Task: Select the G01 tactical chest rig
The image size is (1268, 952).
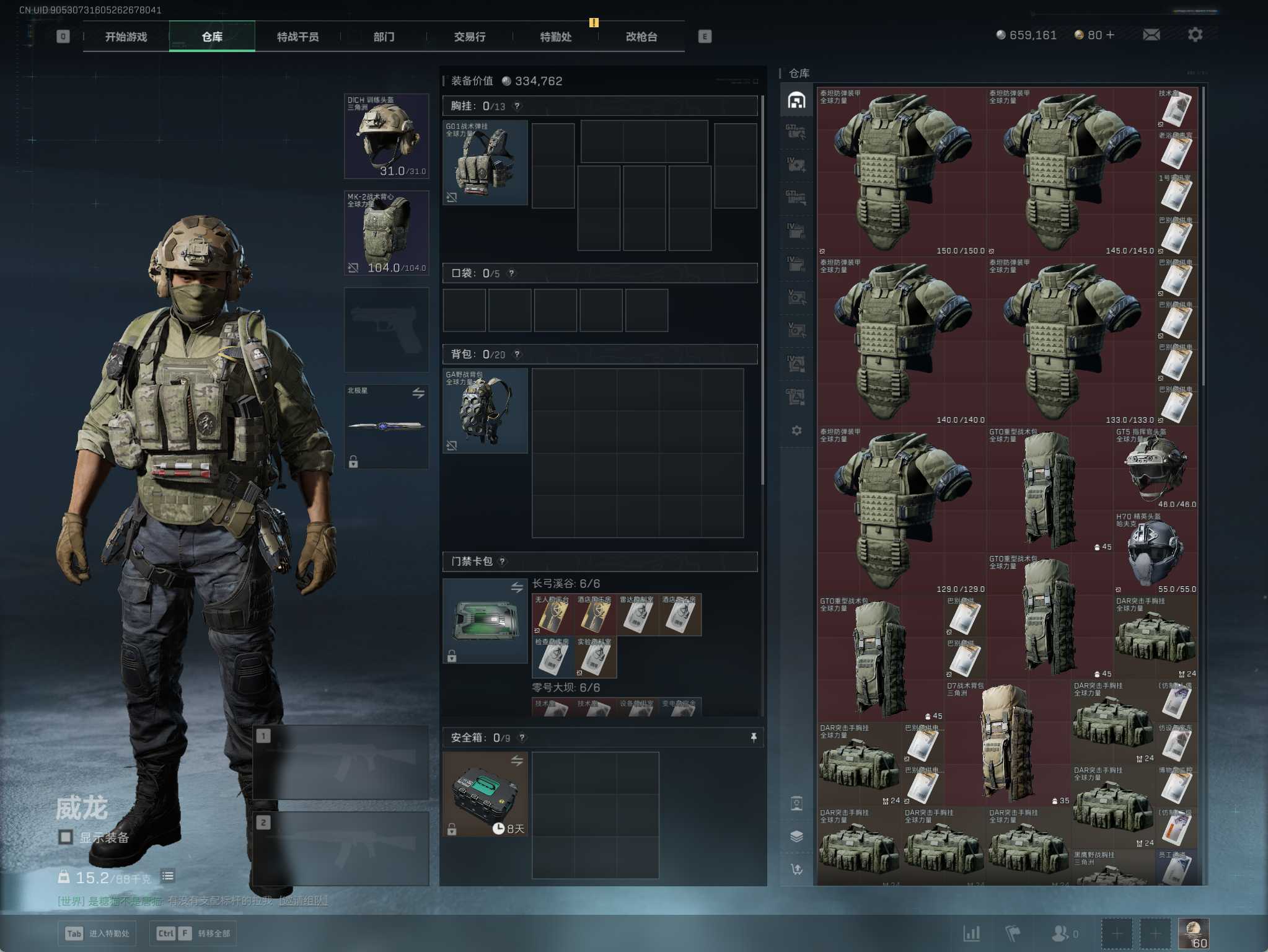Action: click(x=485, y=162)
